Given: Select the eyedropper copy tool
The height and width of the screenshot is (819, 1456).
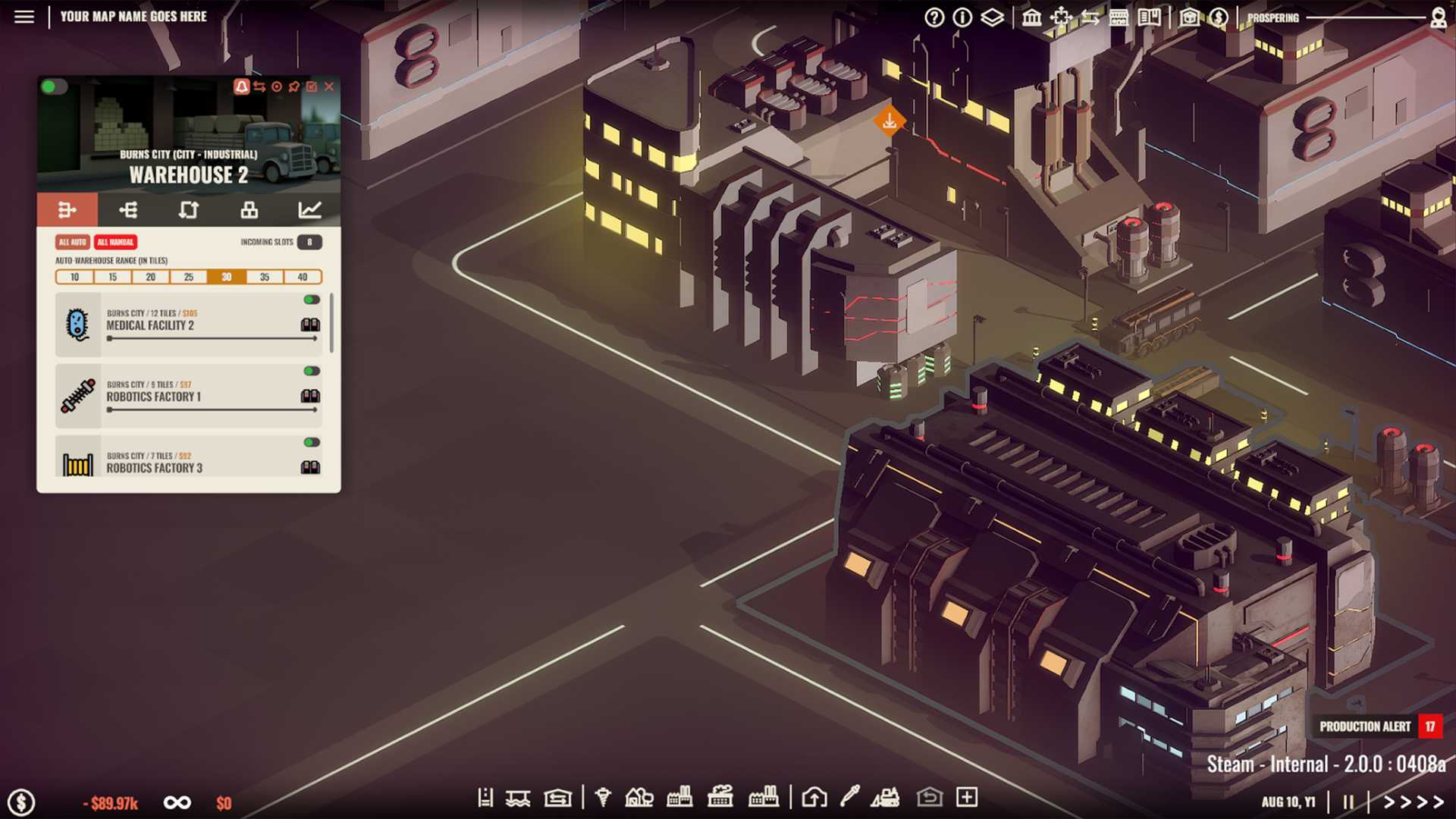Looking at the screenshot, I should 849,797.
